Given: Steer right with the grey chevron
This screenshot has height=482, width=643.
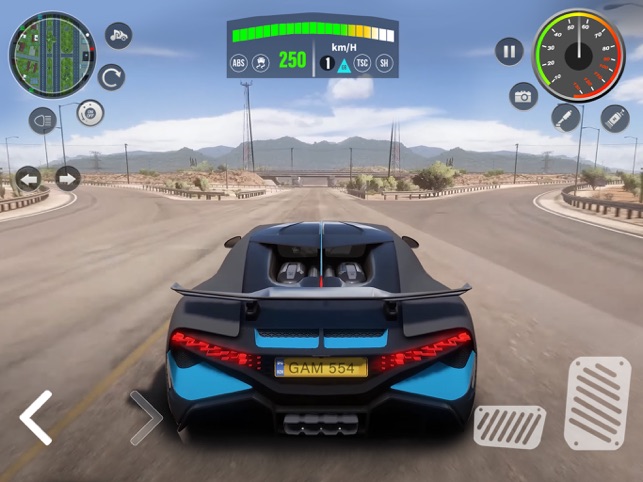Looking at the screenshot, I should pyautogui.click(x=146, y=418).
